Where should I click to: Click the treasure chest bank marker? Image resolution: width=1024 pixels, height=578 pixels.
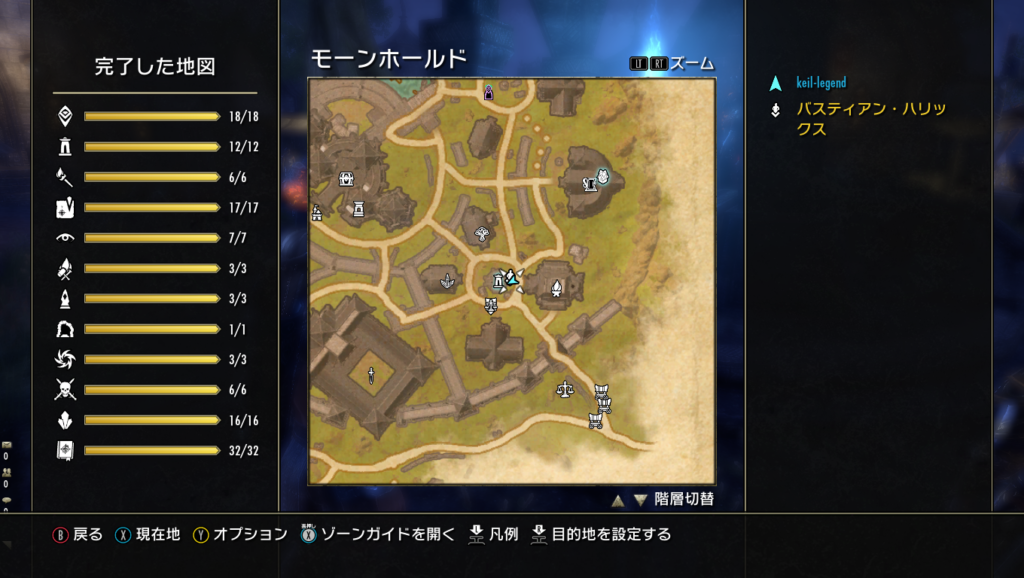(347, 179)
